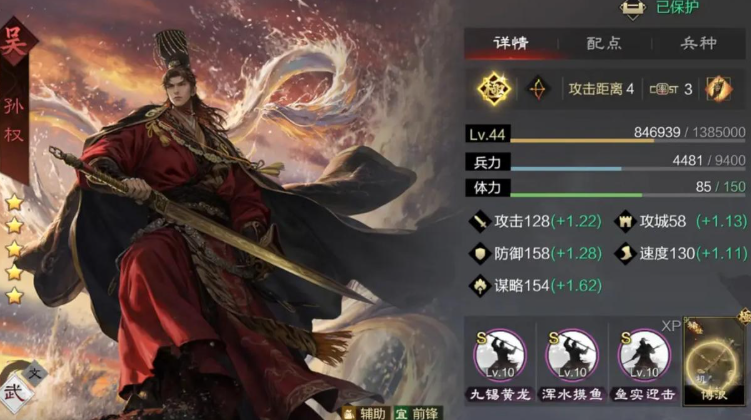The height and width of the screenshot is (420, 751).
Task: Click the bow troop type icon
Action: 537,89
